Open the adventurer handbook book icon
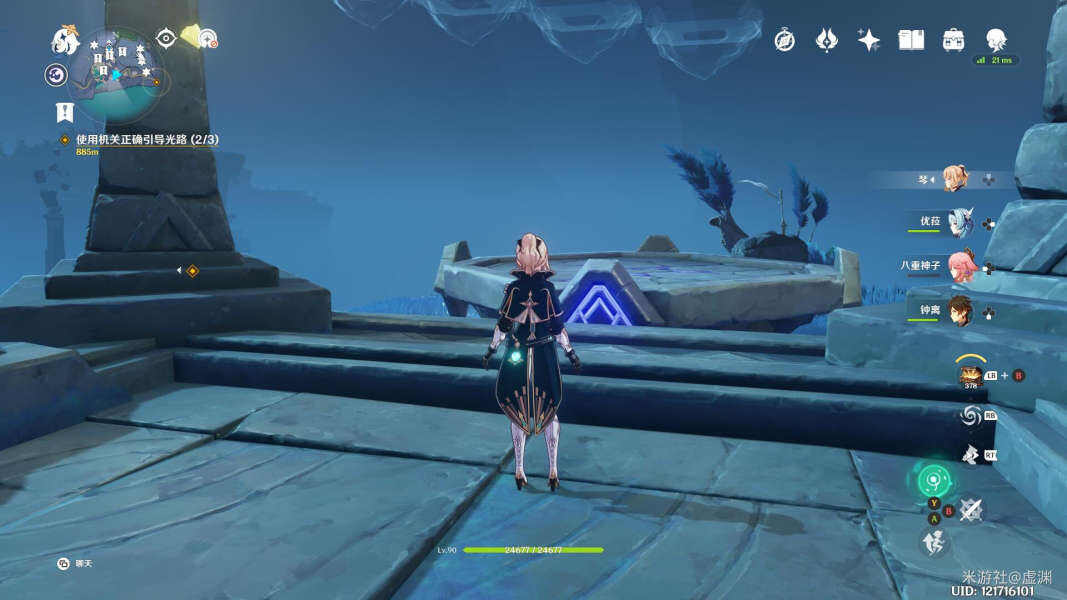Screen dimensions: 1067x600 click(911, 40)
